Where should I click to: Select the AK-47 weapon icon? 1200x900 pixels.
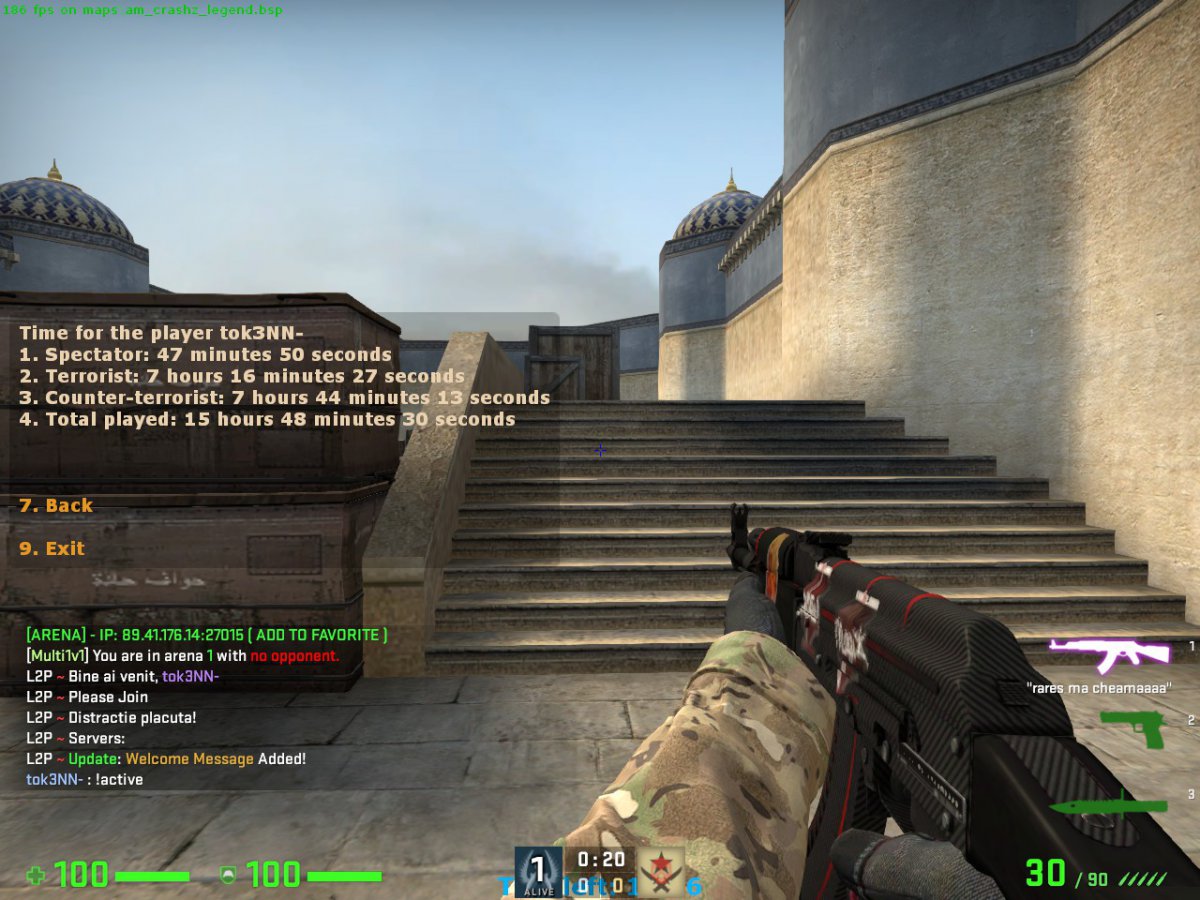(1109, 654)
